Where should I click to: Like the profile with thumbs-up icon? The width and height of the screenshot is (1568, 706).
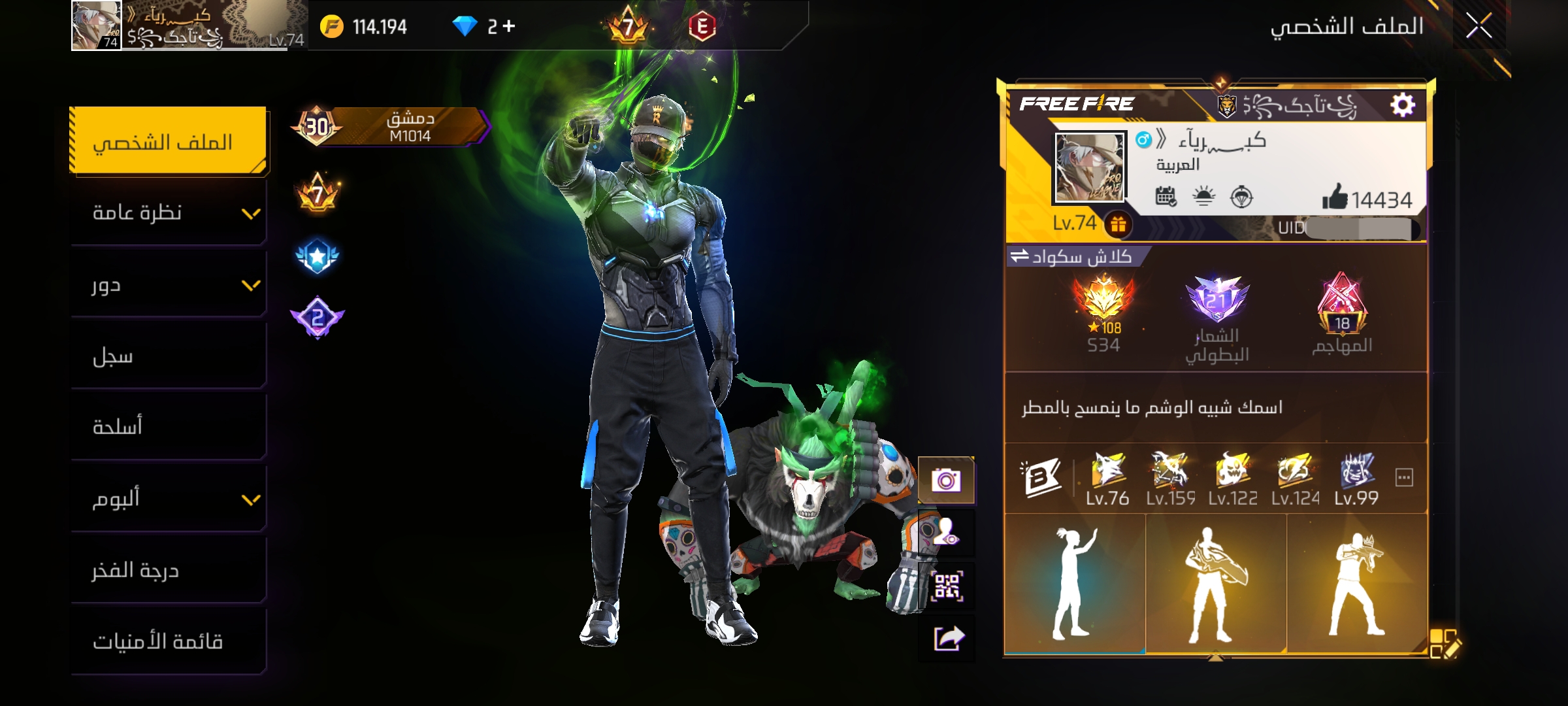tap(1335, 197)
